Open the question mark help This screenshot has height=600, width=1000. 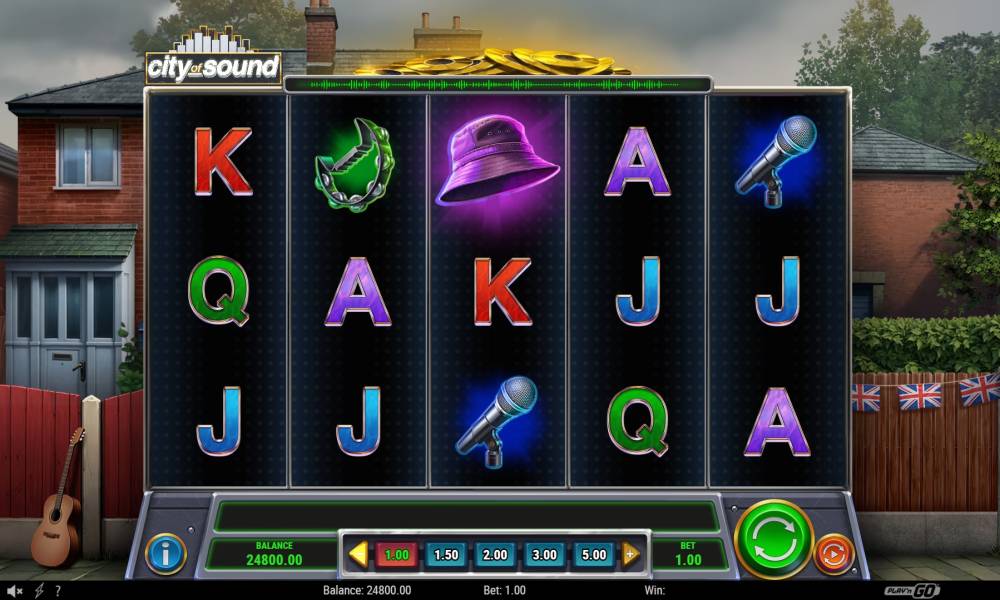click(57, 591)
